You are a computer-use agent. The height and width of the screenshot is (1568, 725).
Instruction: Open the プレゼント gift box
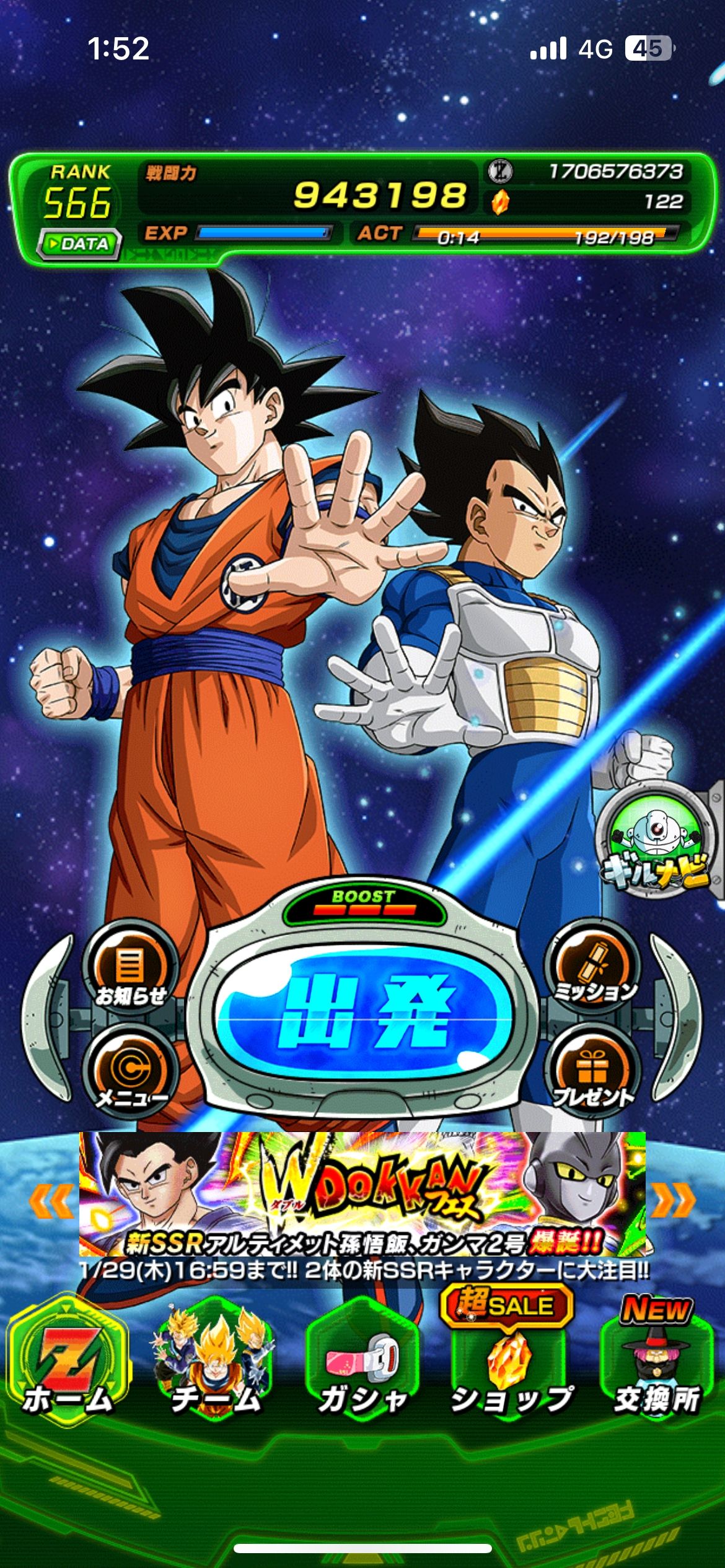[x=594, y=1071]
